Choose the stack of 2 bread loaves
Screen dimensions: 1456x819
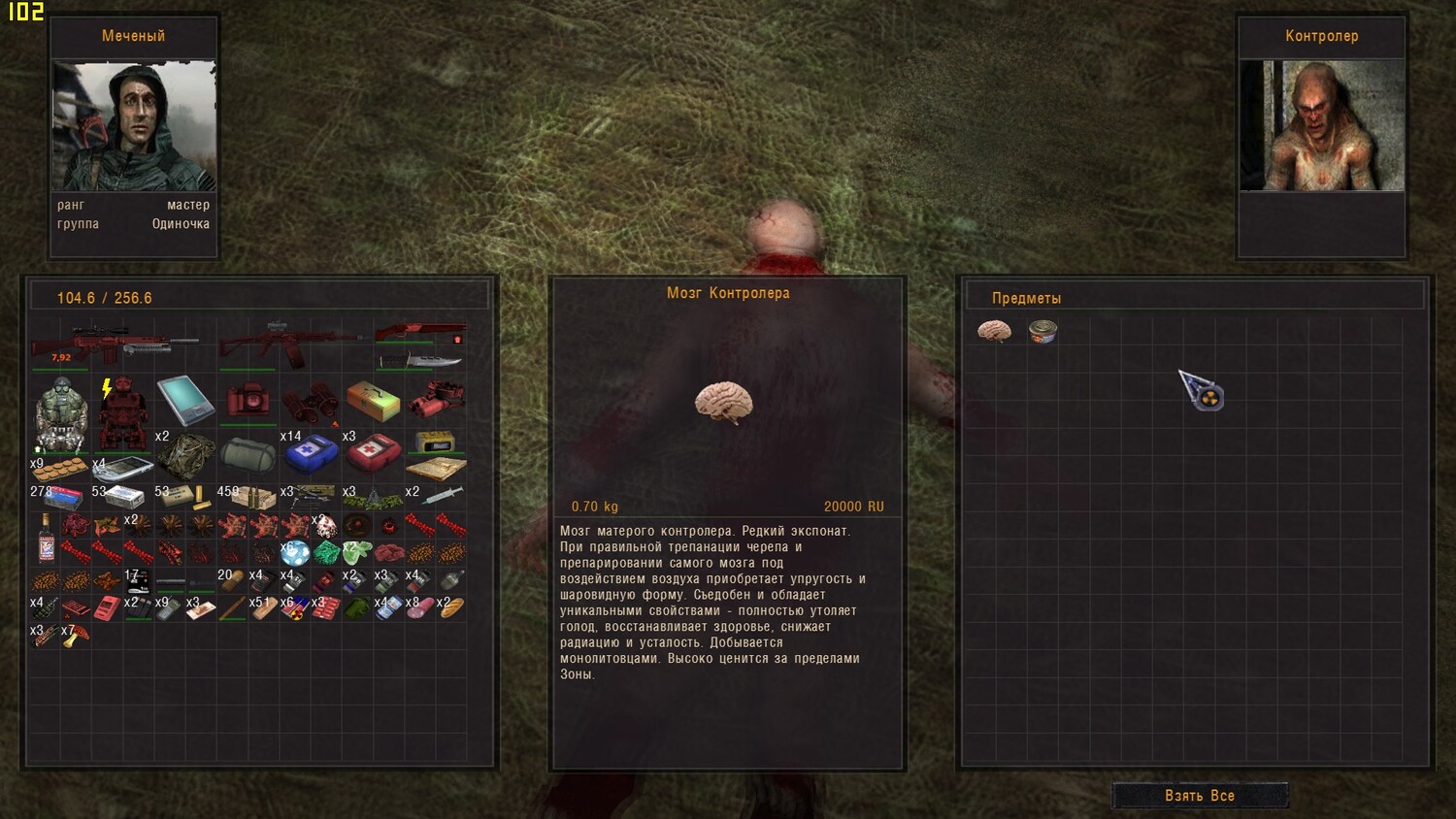450,607
